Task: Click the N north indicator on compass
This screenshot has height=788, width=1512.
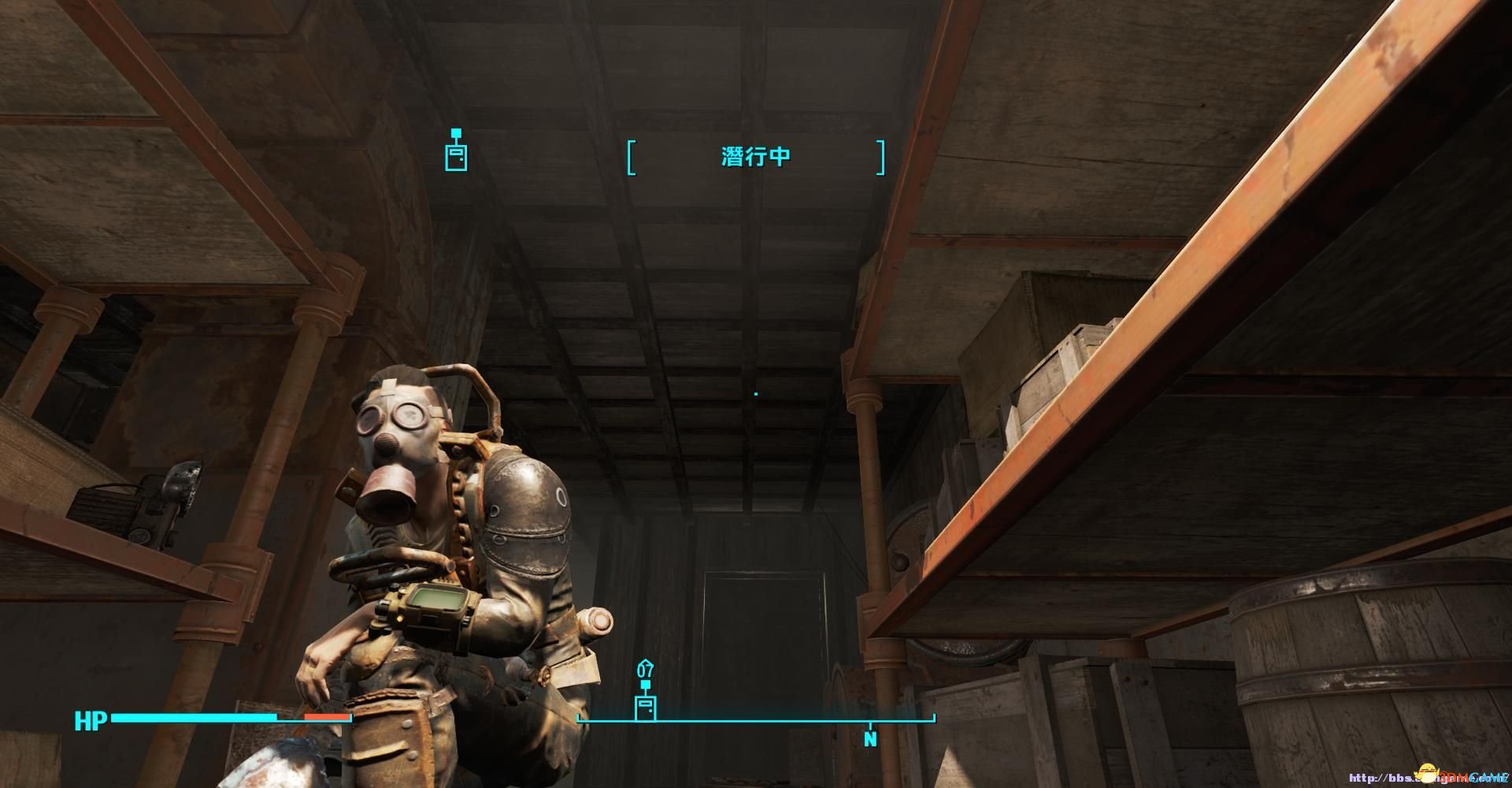Action: point(870,739)
